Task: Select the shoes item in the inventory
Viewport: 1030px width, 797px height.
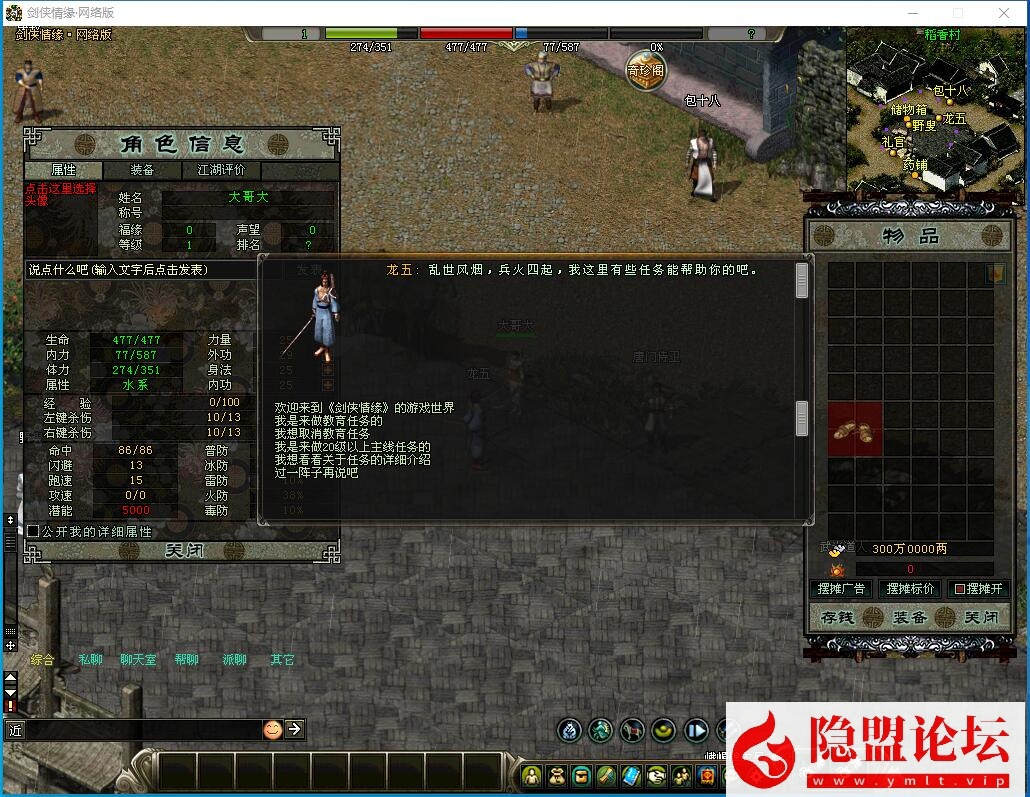Action: click(855, 430)
